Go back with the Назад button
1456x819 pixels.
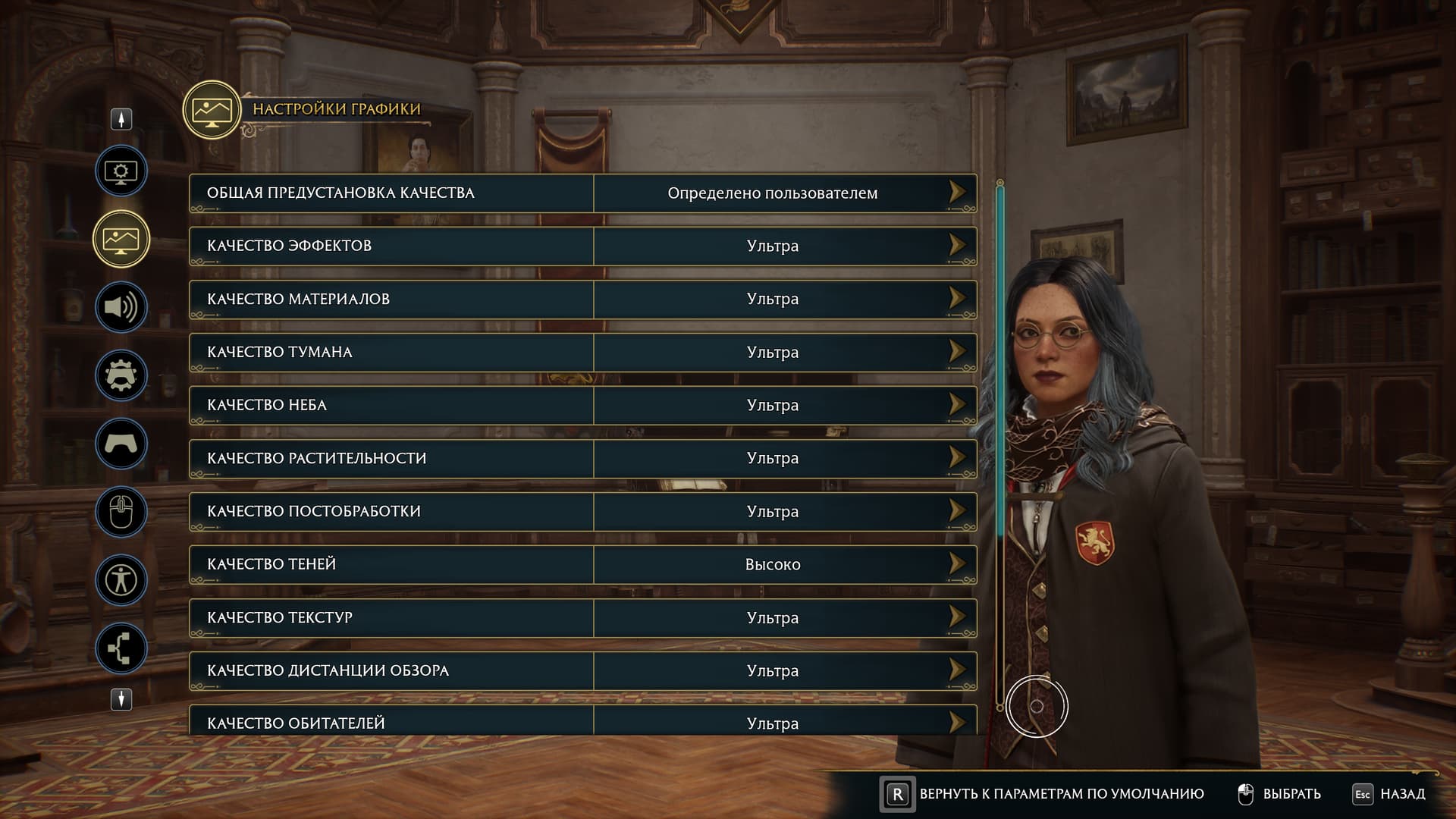point(1389,794)
